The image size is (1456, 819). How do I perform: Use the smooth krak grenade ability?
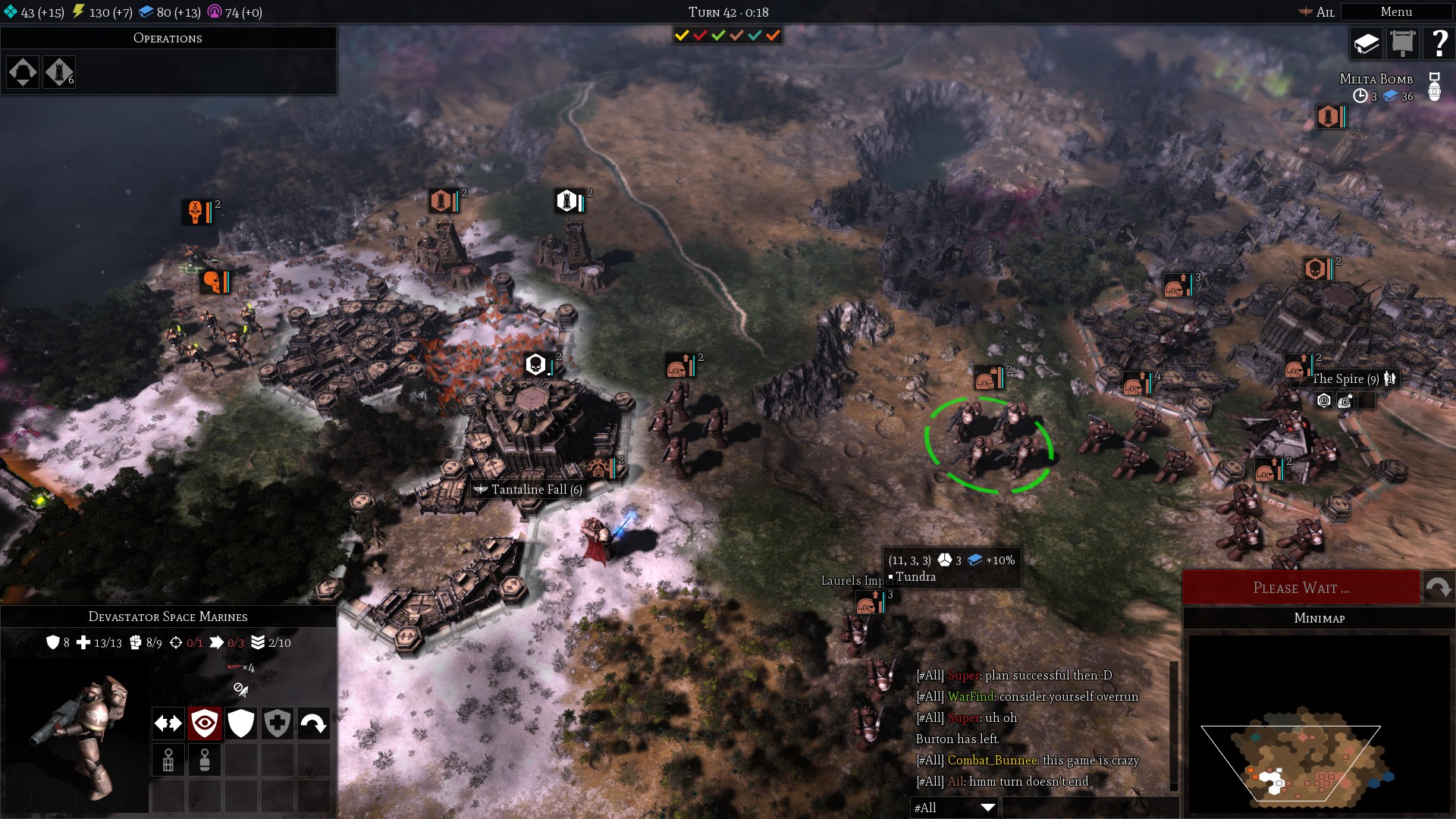(x=205, y=760)
